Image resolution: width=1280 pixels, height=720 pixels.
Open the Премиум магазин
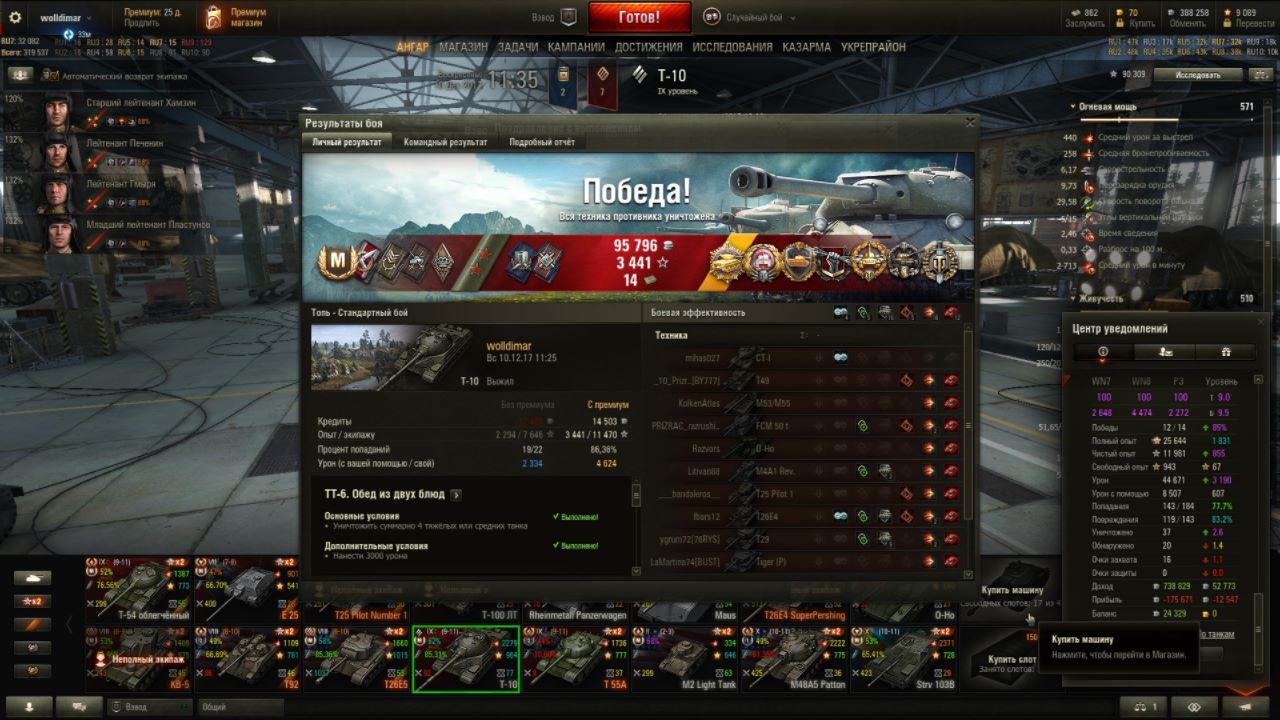236,17
